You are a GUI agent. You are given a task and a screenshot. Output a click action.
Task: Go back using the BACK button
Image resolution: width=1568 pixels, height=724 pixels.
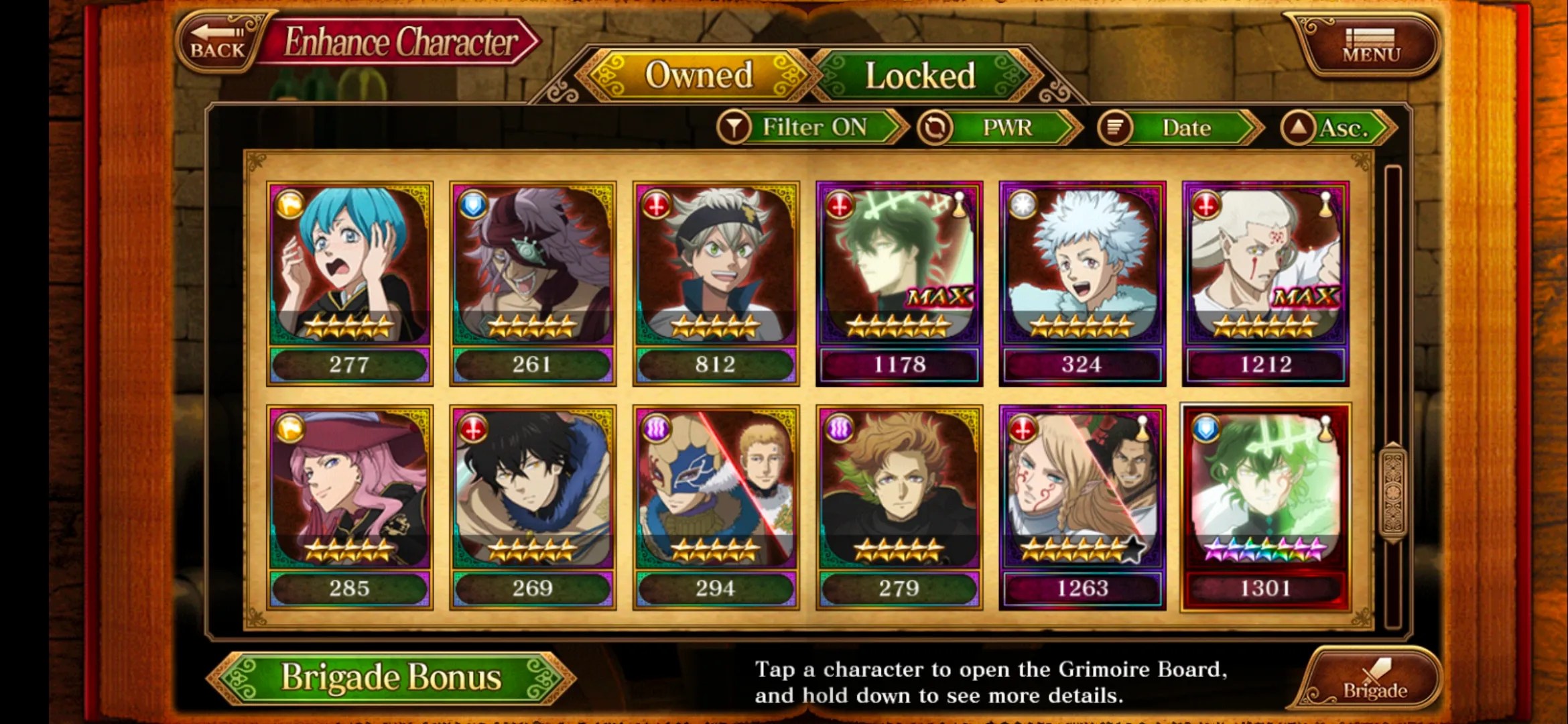pyautogui.click(x=218, y=42)
